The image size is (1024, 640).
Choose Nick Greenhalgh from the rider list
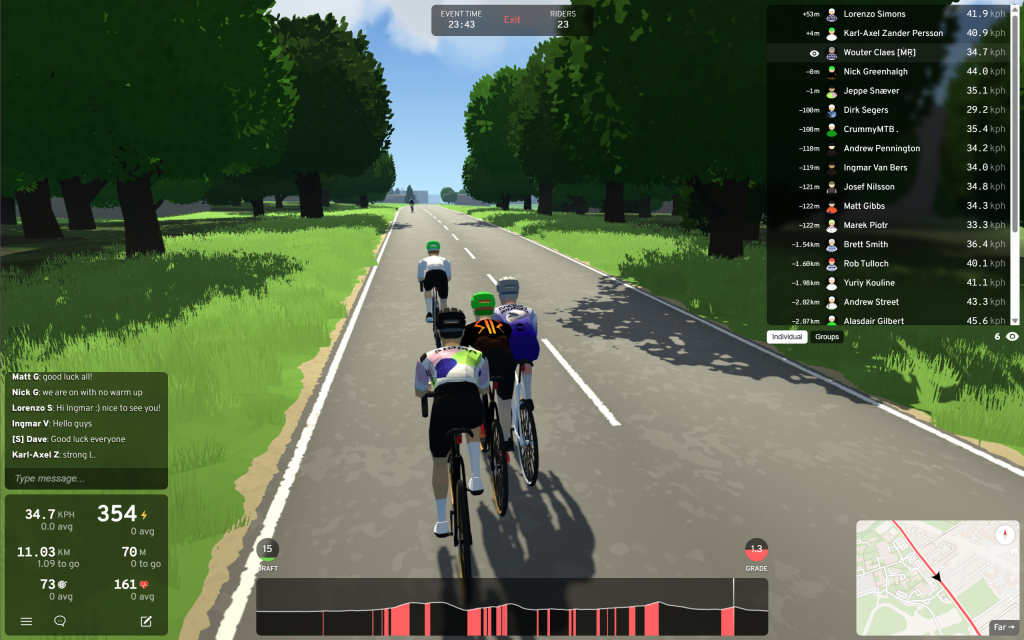(x=874, y=72)
